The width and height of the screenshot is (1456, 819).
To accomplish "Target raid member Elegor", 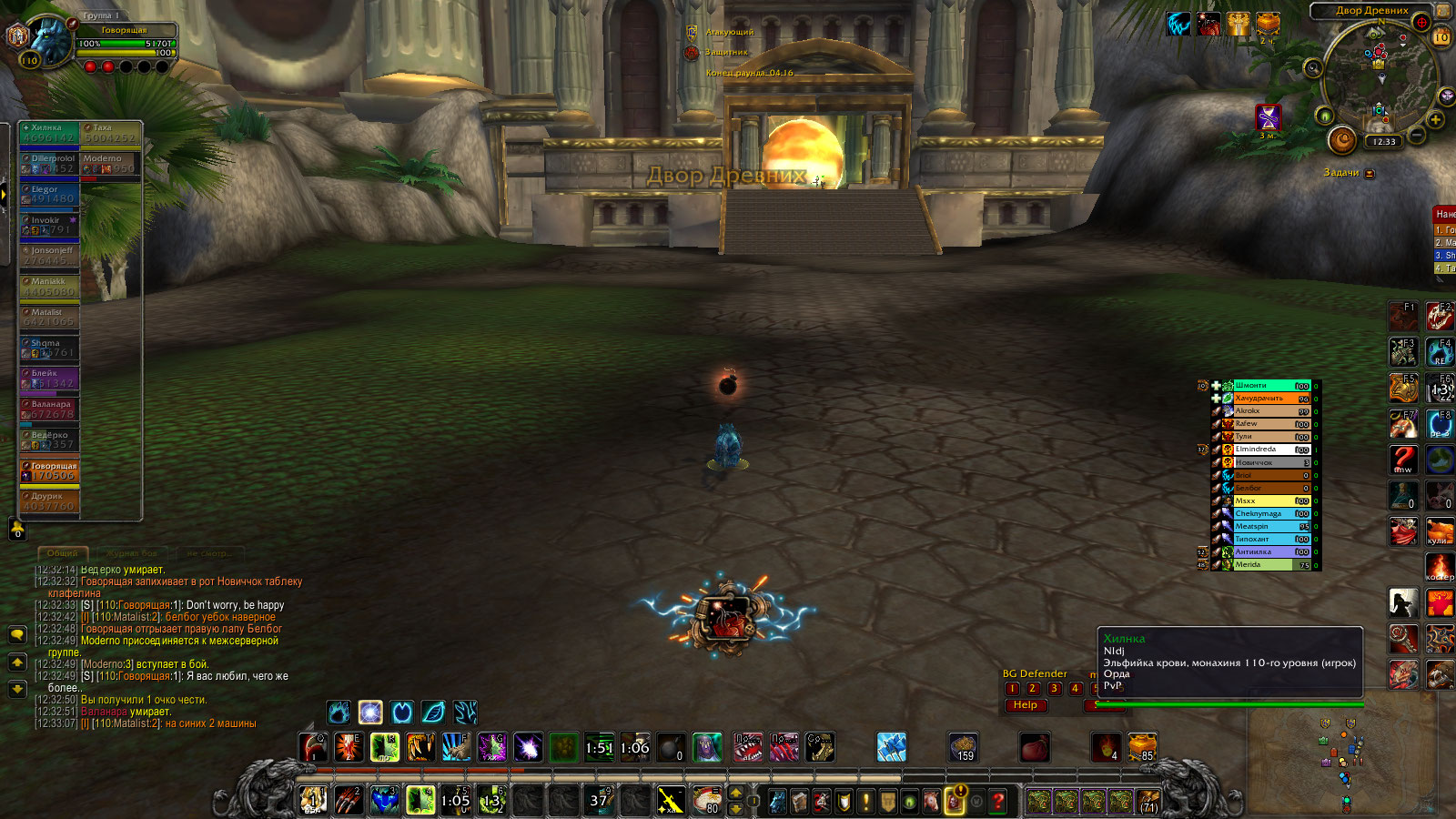I will 49,194.
